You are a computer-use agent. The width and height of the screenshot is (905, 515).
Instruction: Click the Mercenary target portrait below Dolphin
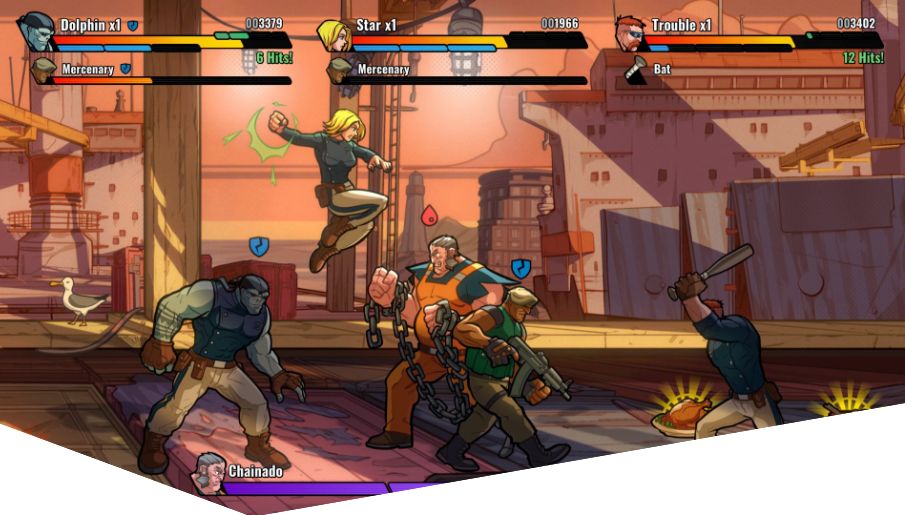[42, 71]
